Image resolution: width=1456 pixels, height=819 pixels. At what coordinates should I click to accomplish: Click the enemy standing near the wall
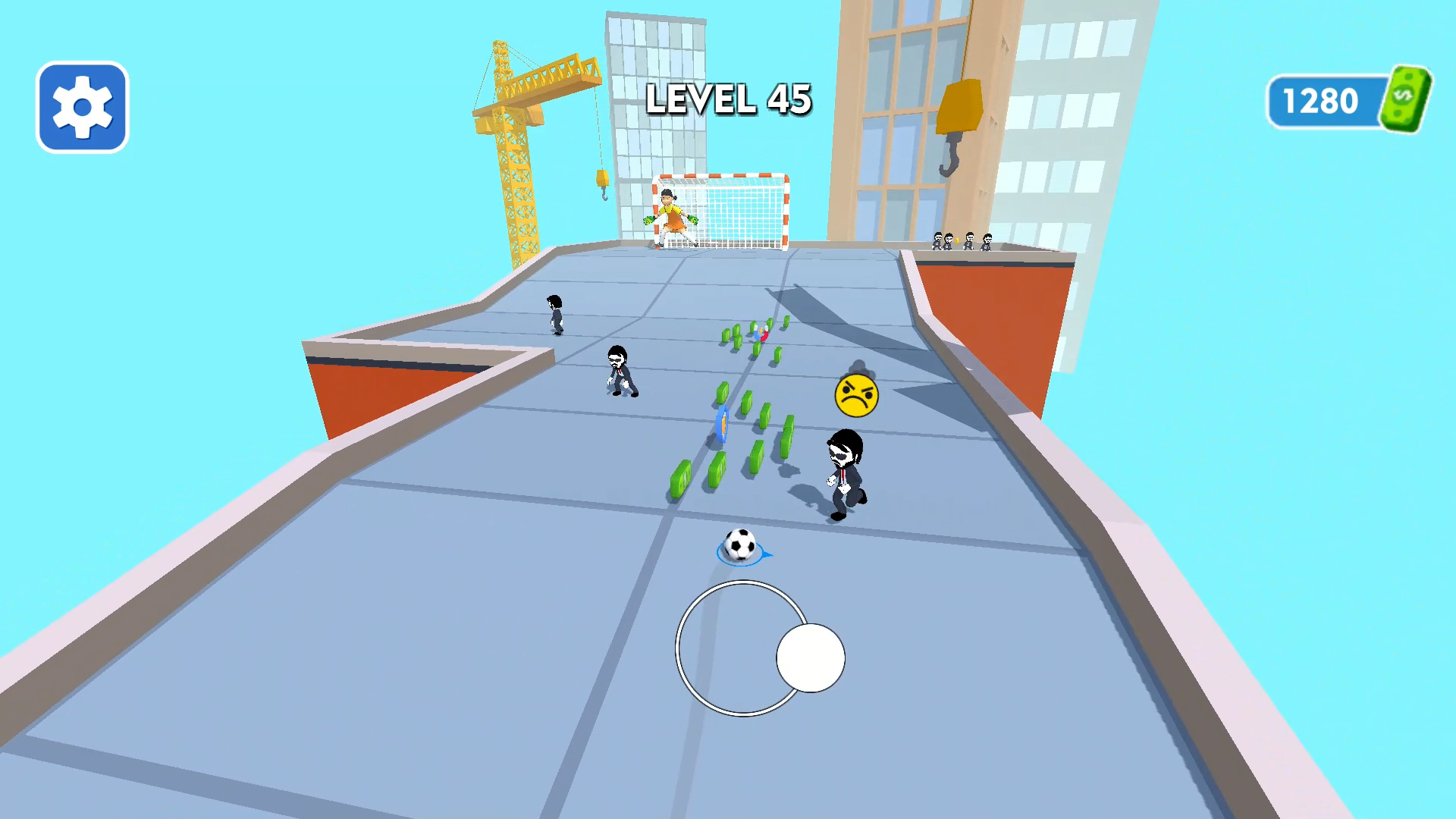point(620,372)
